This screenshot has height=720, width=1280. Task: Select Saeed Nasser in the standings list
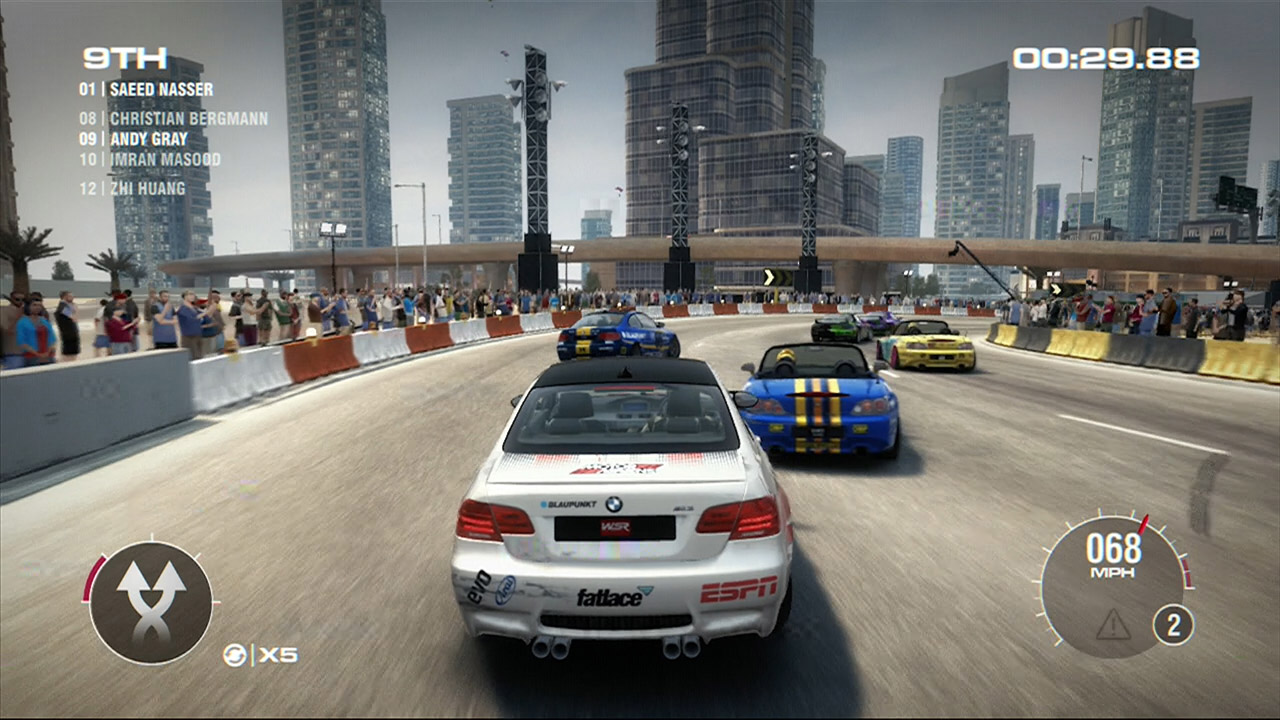tap(146, 89)
